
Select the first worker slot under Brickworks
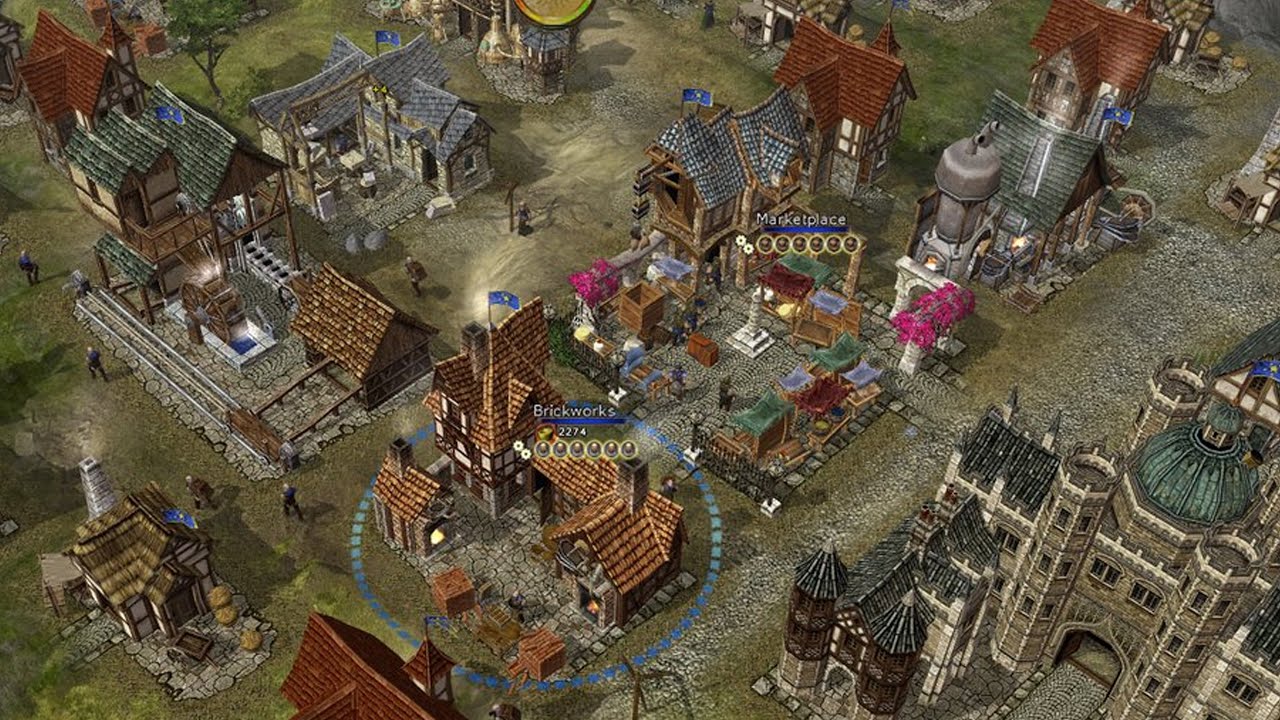coord(544,448)
